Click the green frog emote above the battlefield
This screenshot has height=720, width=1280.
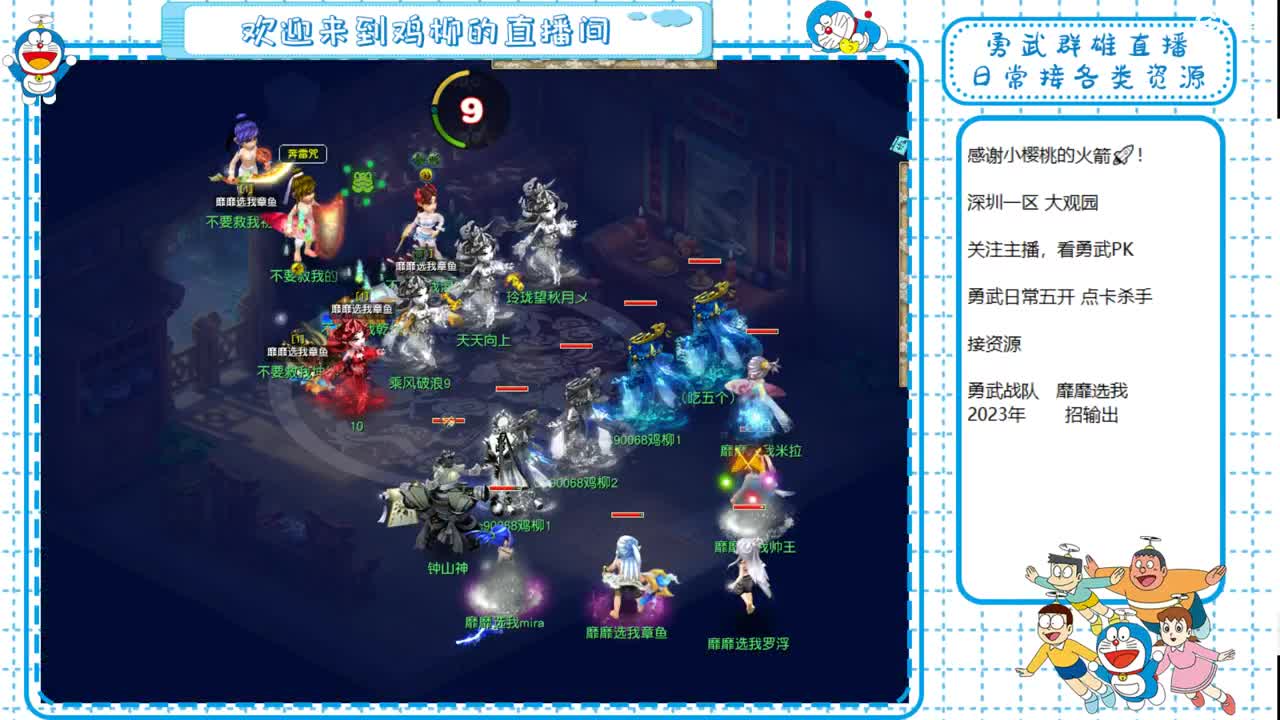(362, 184)
